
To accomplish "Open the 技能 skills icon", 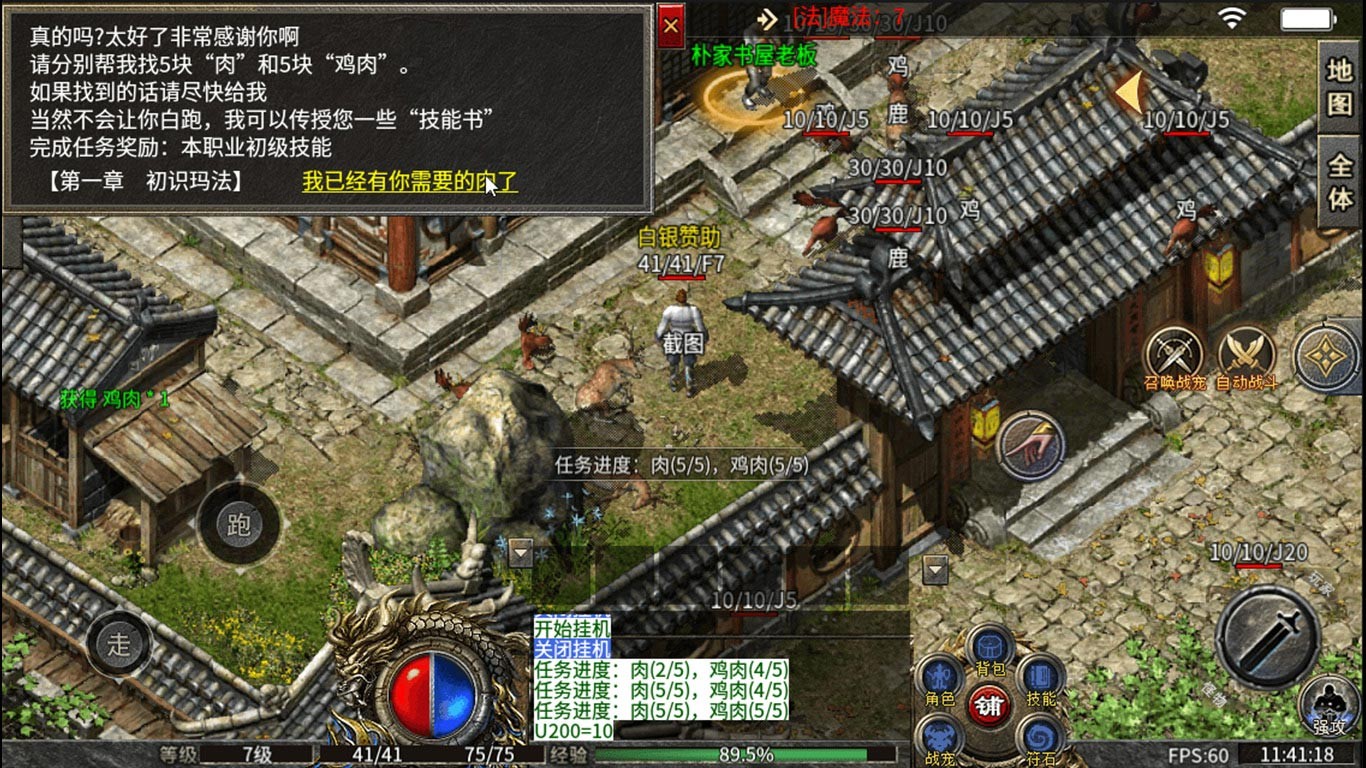I will 1039,676.
